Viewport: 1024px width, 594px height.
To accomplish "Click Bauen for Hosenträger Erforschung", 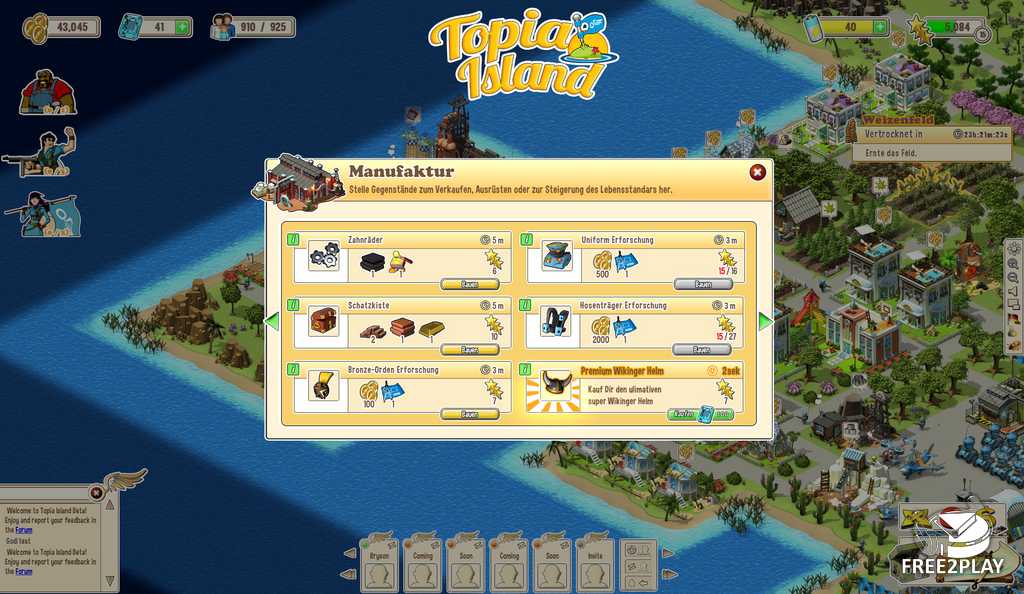I will (702, 349).
